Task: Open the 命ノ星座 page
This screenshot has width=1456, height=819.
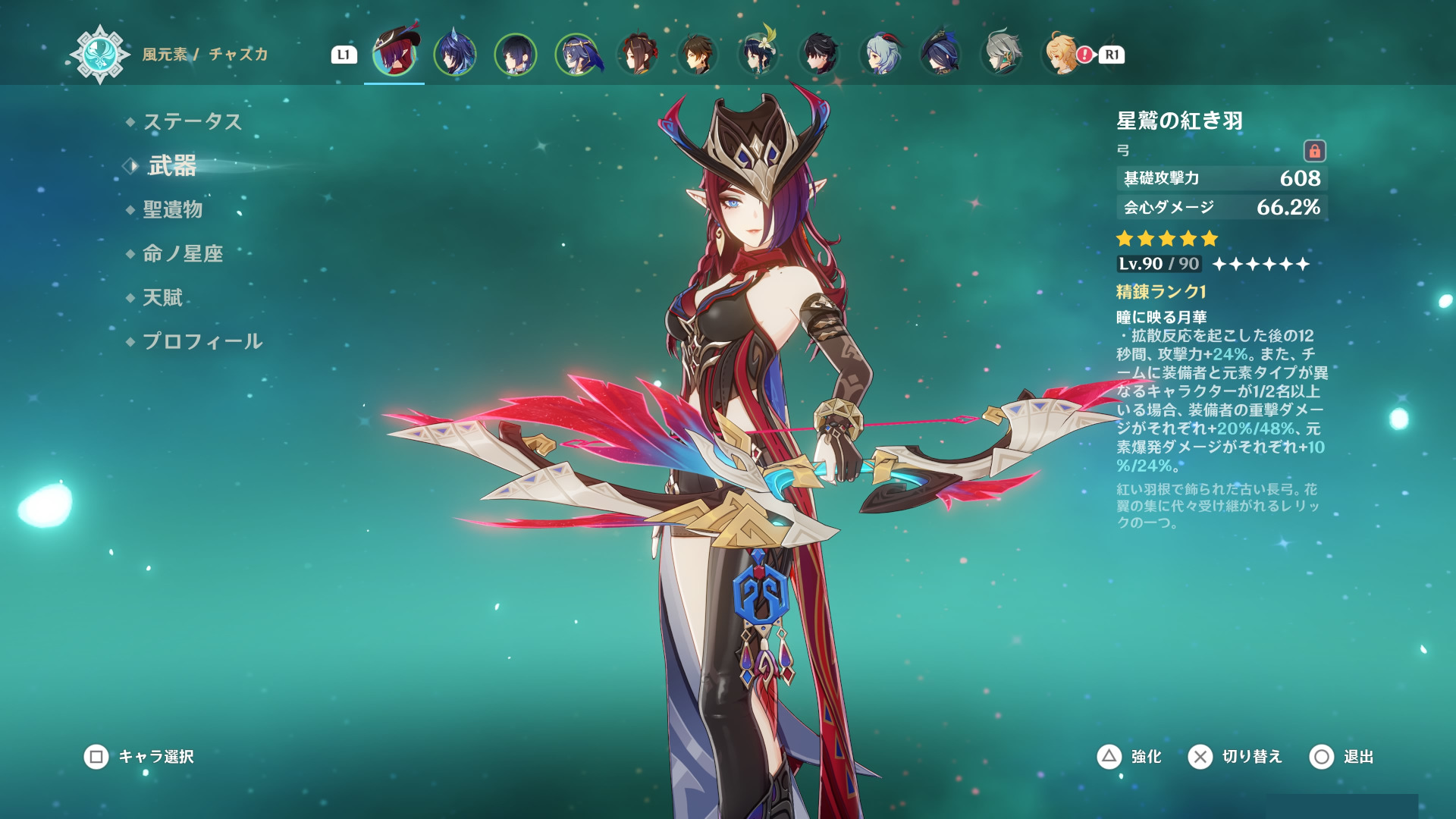Action: point(183,253)
